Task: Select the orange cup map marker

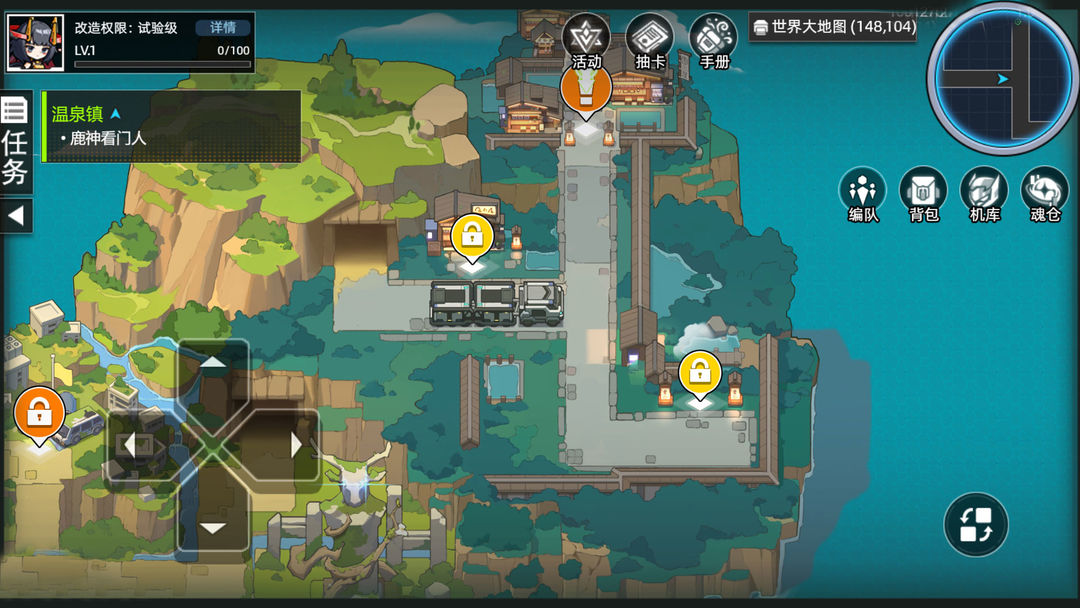Action: point(586,89)
